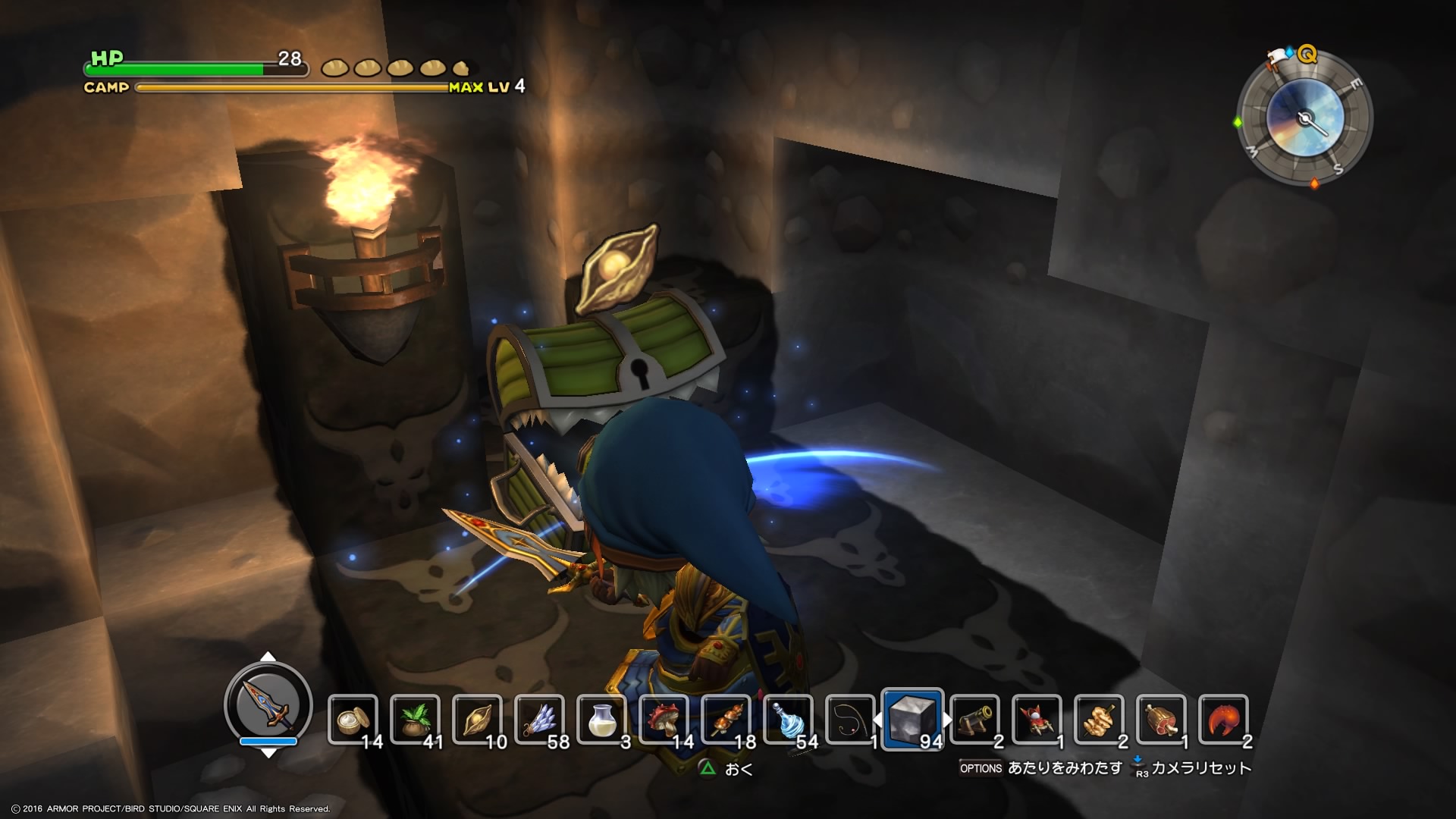Select the cream pot hotbar slot
This screenshot has height=819, width=1456.
353,720
